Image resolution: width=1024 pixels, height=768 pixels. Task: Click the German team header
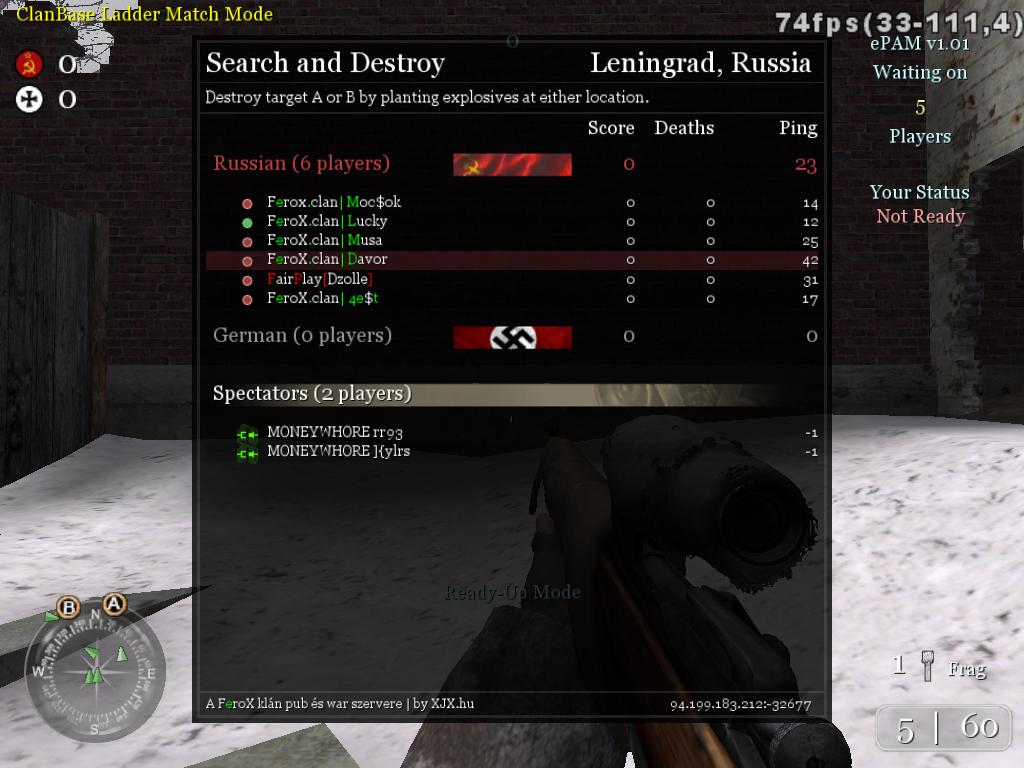(x=302, y=335)
